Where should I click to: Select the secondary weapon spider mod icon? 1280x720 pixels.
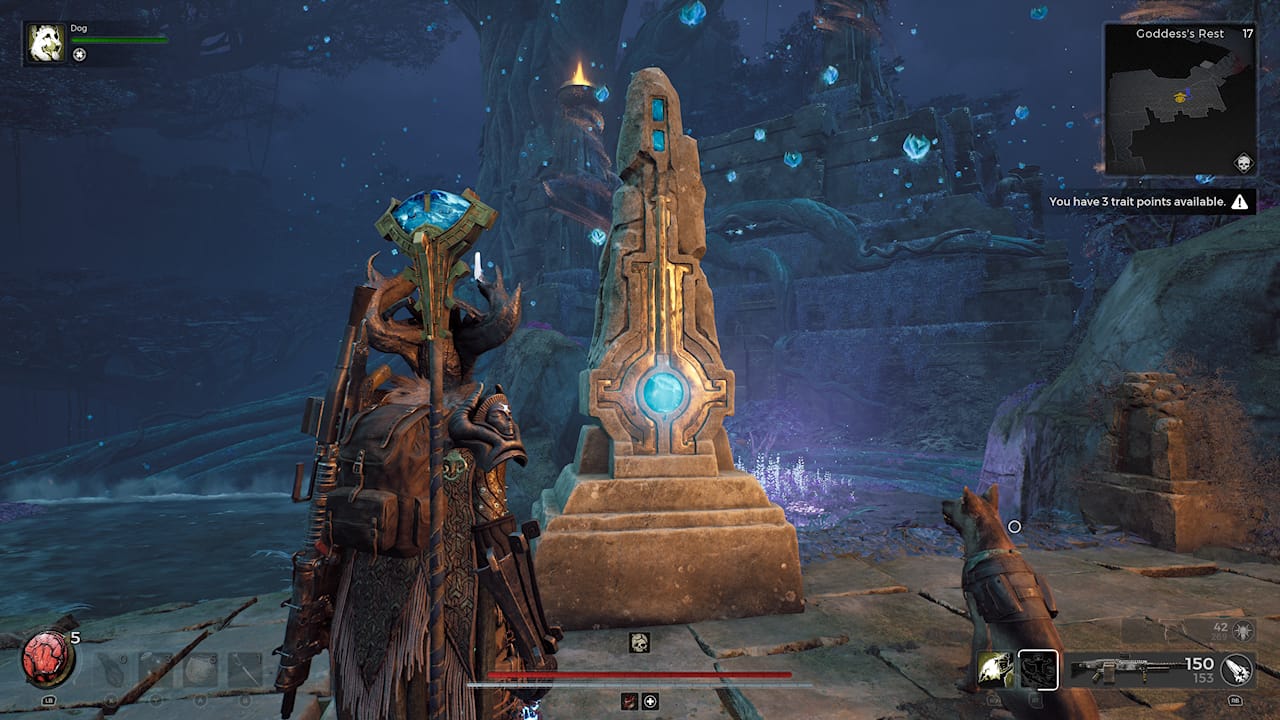click(1244, 631)
